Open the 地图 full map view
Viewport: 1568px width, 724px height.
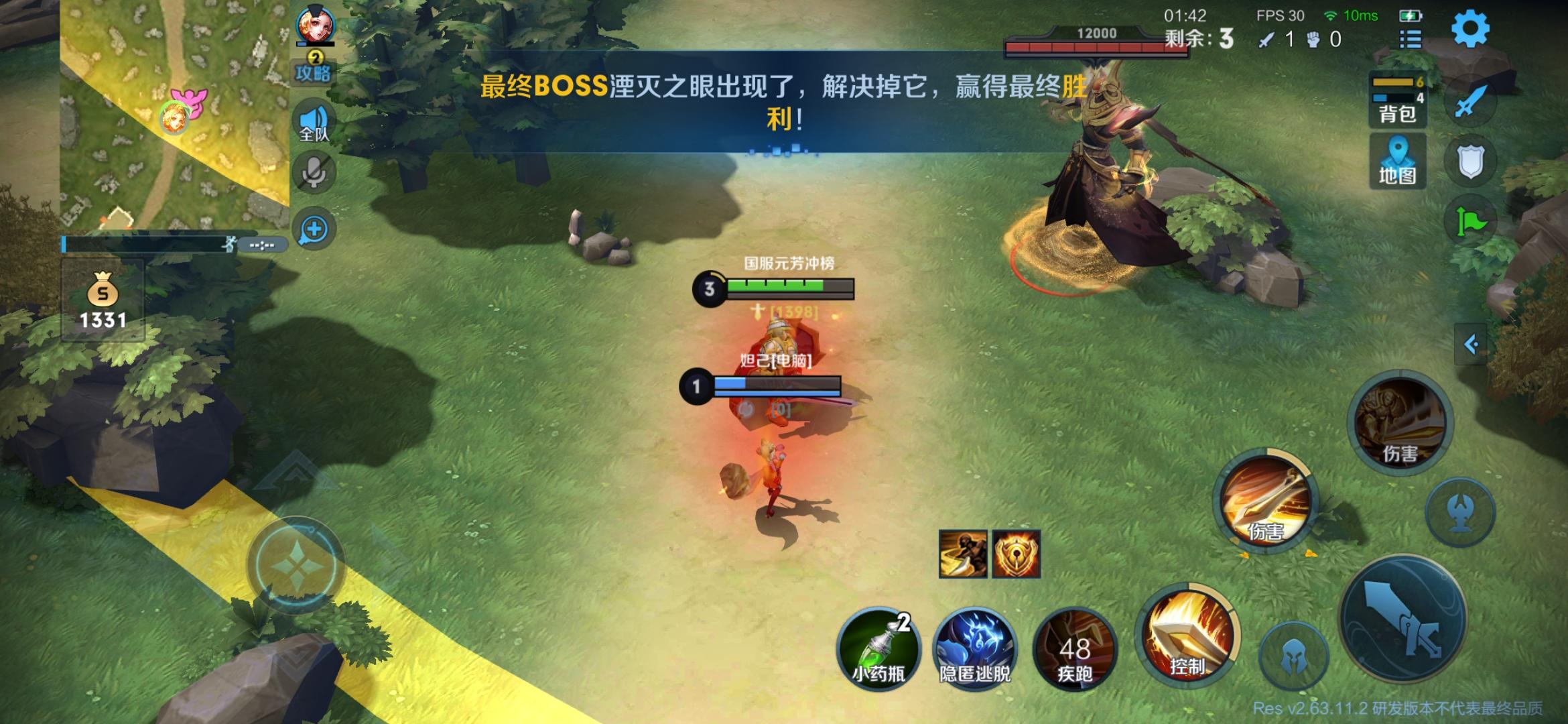coord(1398,161)
